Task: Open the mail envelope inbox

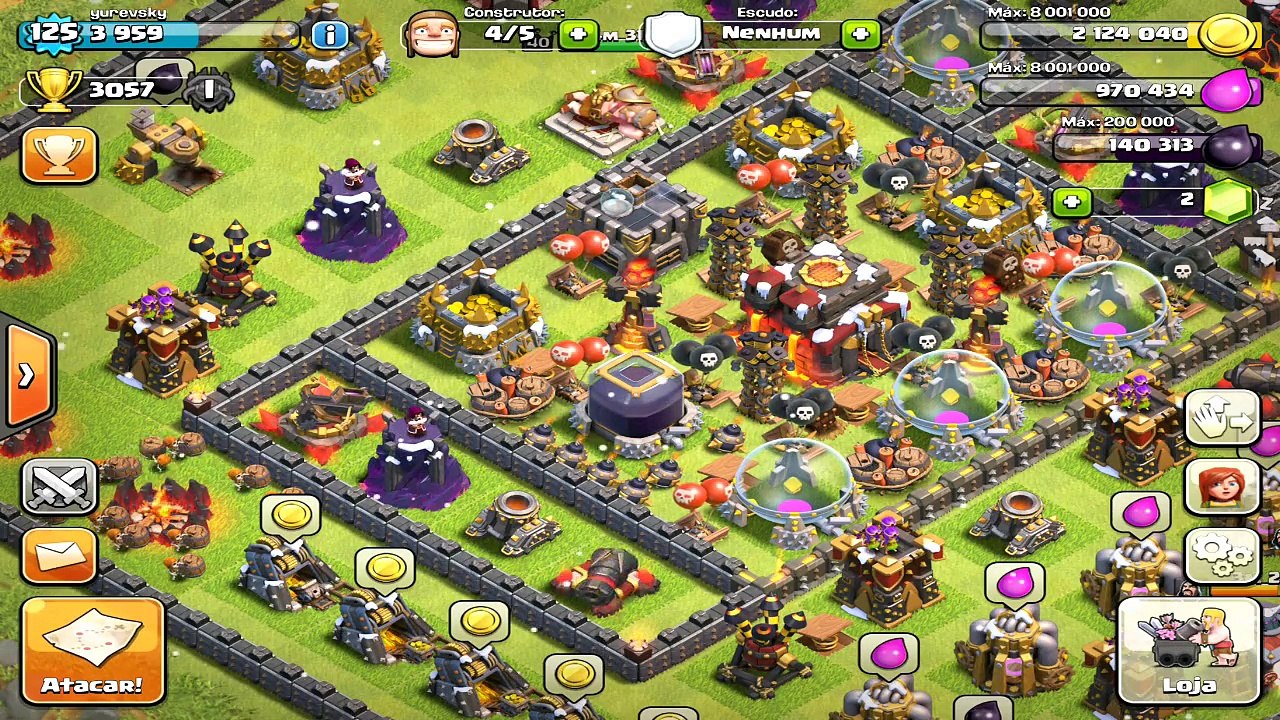Action: pos(59,555)
